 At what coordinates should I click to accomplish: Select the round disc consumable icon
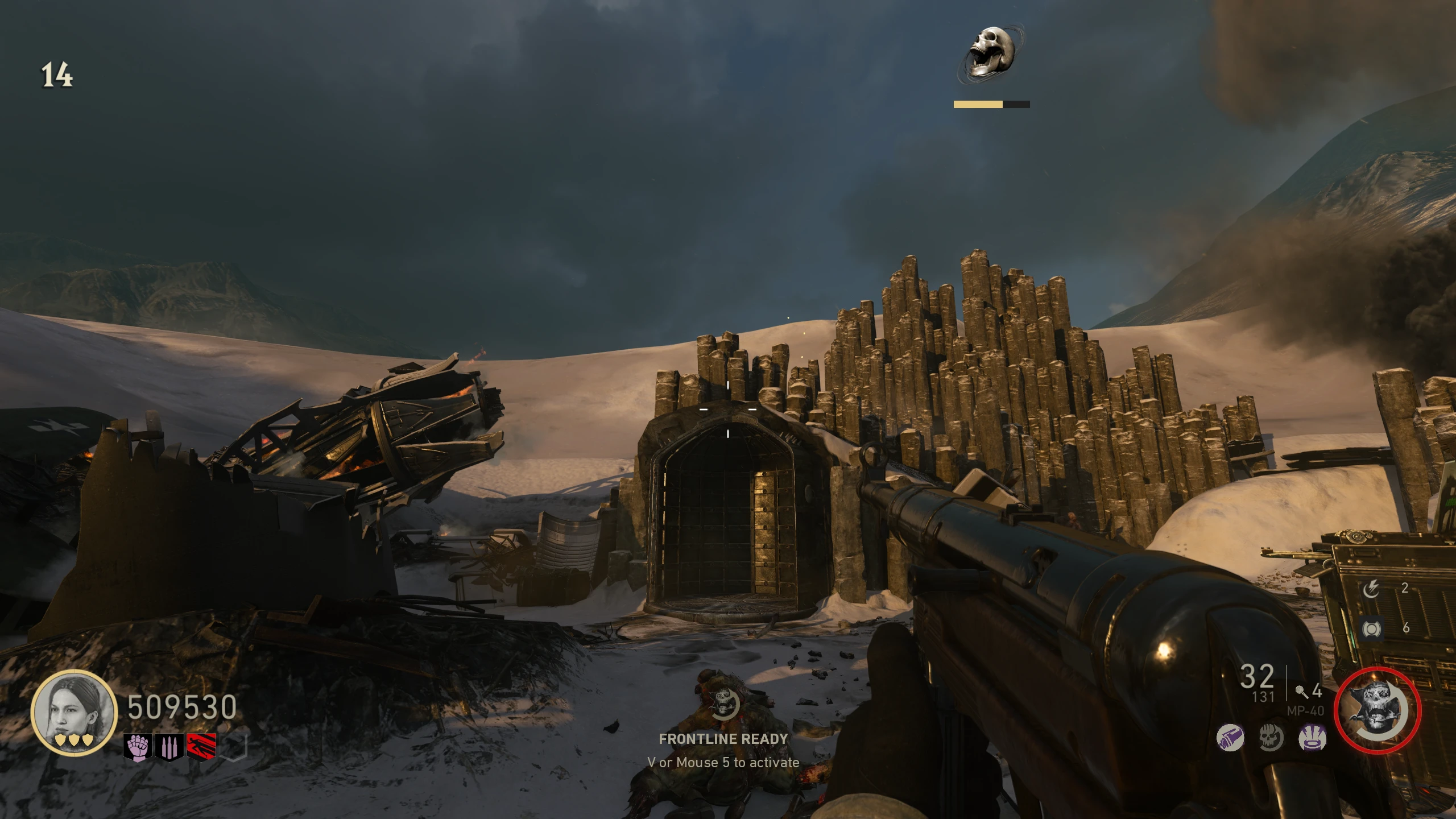click(x=1371, y=628)
